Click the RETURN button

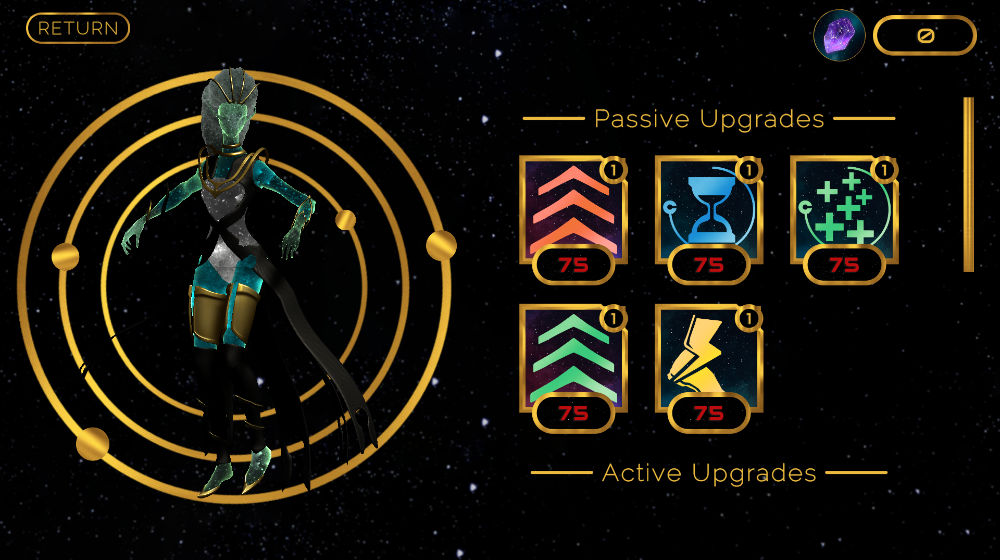pos(78,28)
